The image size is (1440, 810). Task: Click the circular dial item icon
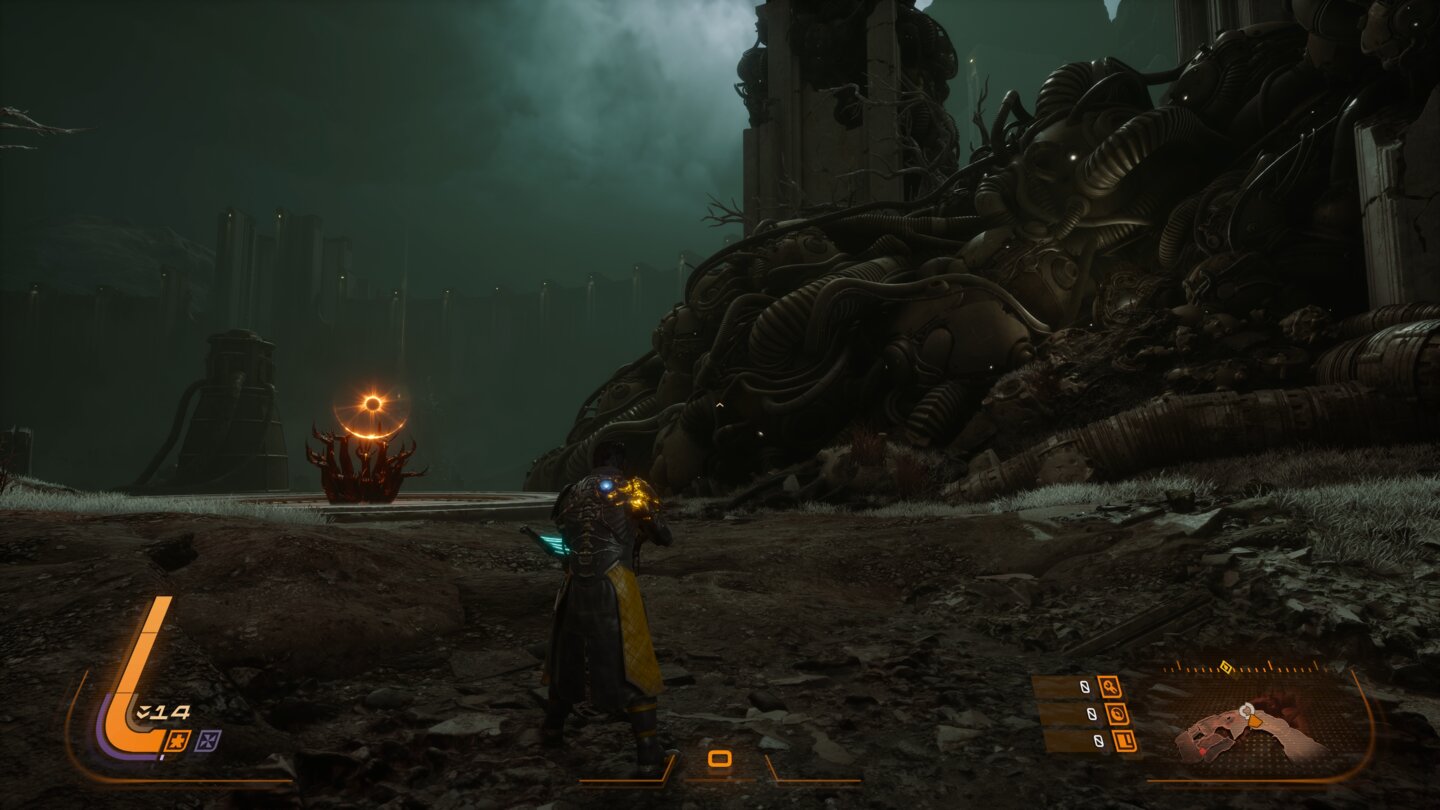click(x=1116, y=714)
